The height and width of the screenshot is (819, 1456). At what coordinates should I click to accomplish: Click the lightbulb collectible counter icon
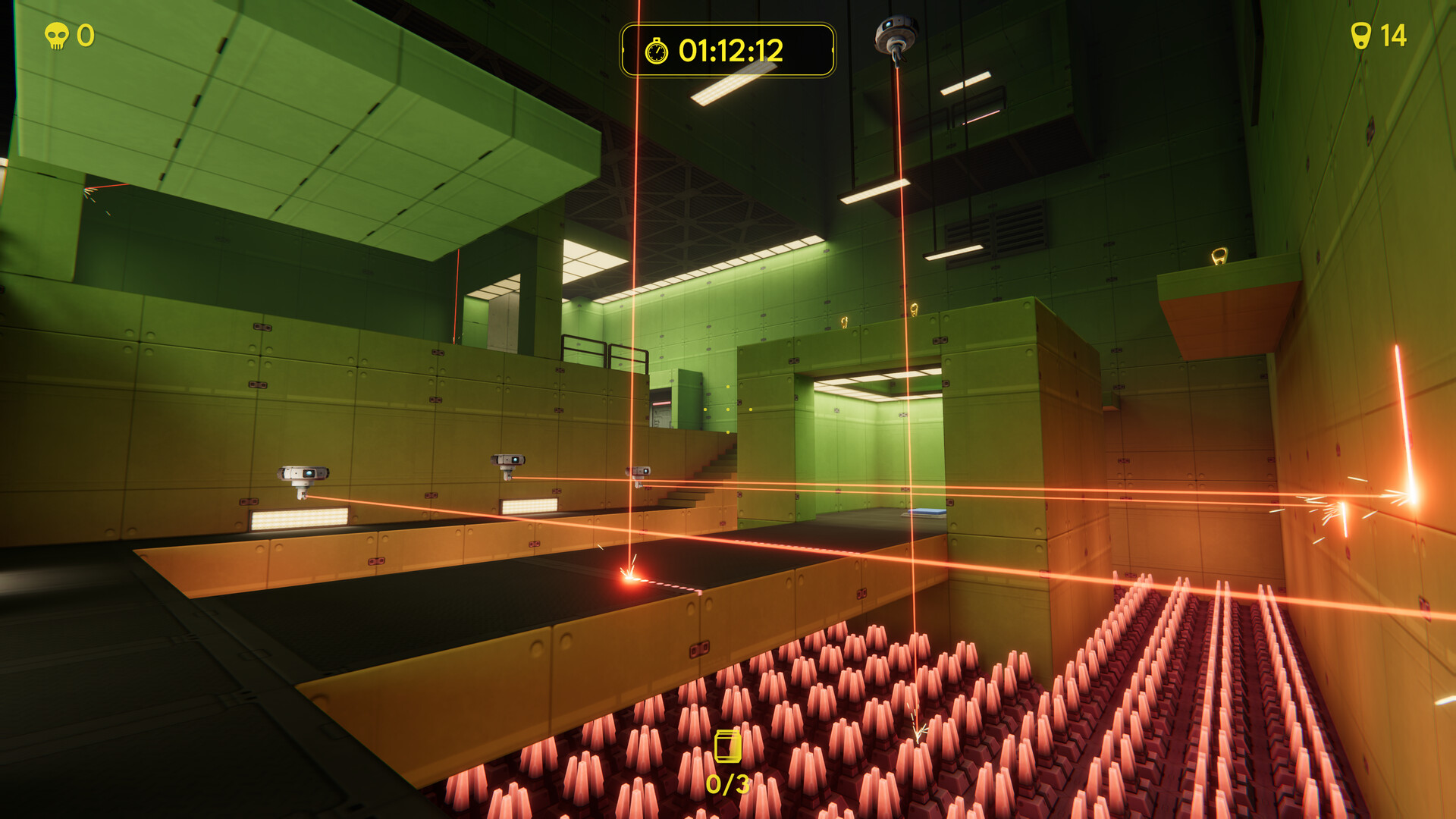coord(1362,34)
